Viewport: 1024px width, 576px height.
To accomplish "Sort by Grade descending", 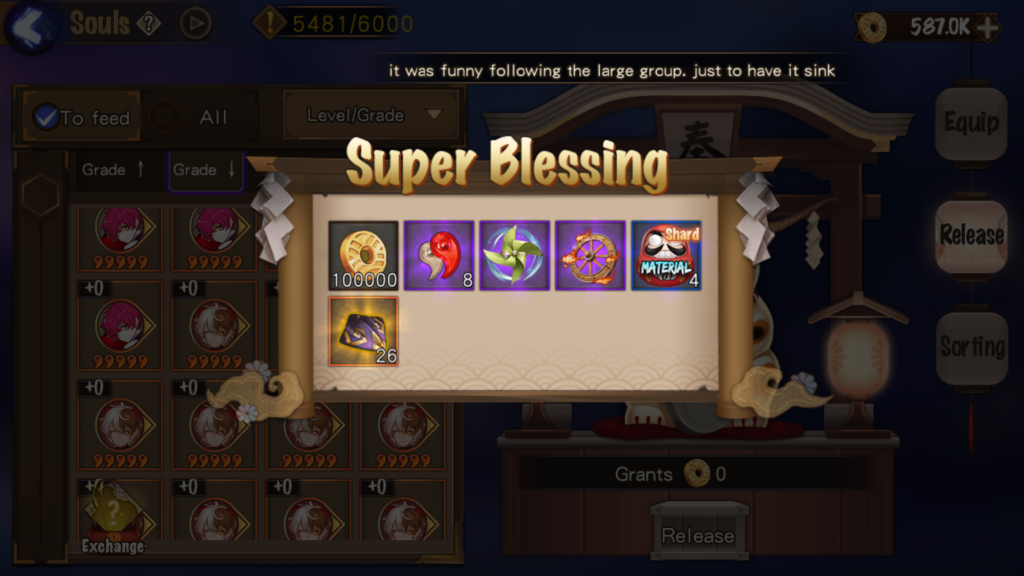I will [x=205, y=170].
